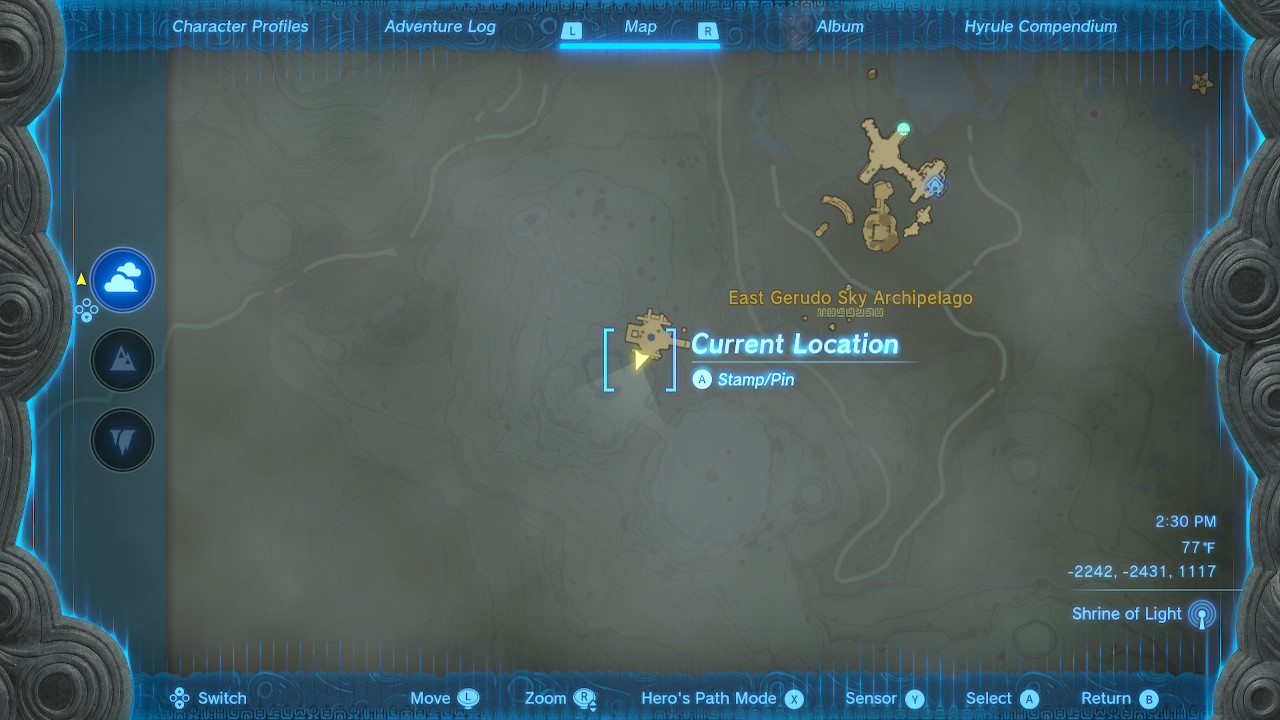Click the Switch d-pad icon in bottom bar
The height and width of the screenshot is (720, 1280).
[x=180, y=698]
